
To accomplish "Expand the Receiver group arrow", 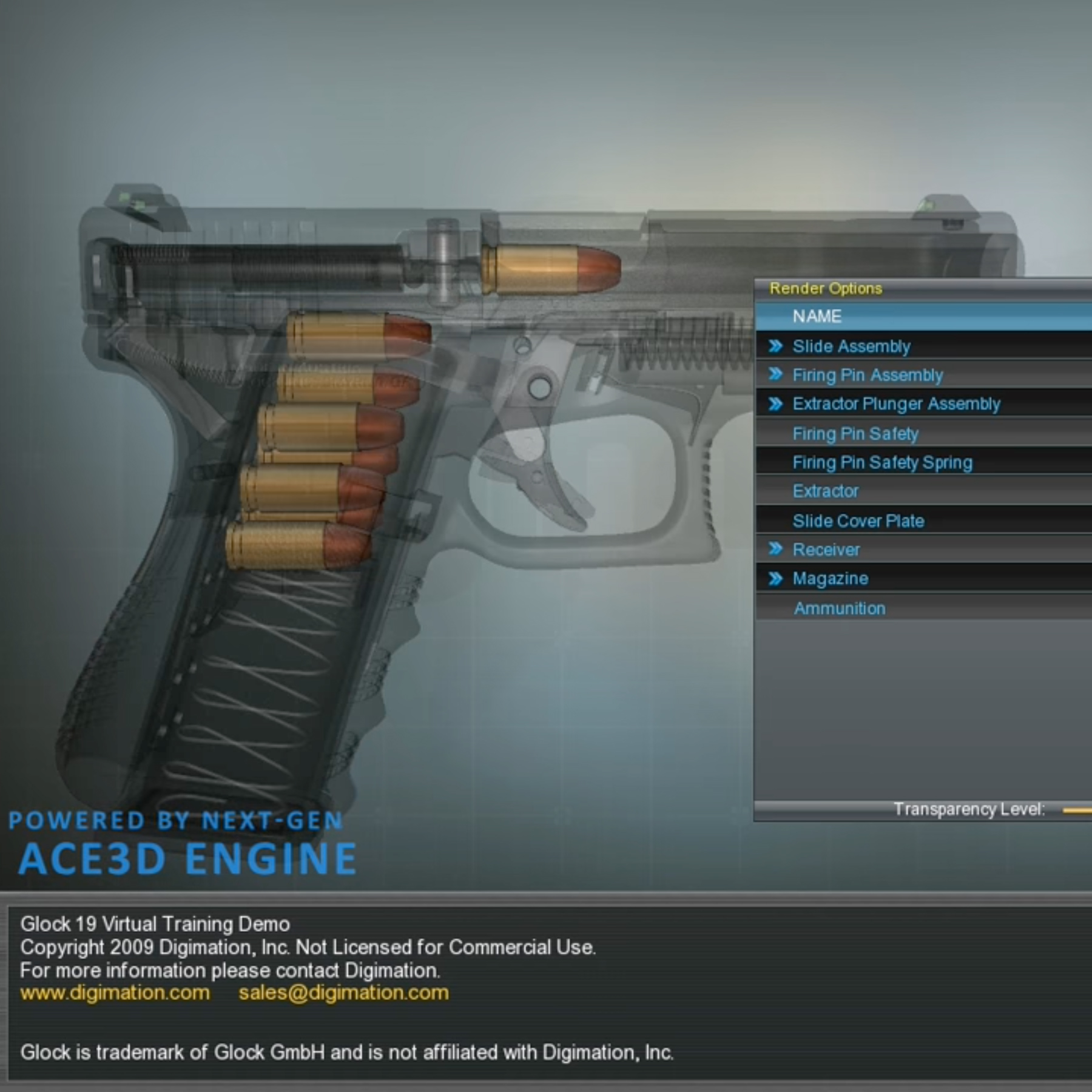I will 775,549.
